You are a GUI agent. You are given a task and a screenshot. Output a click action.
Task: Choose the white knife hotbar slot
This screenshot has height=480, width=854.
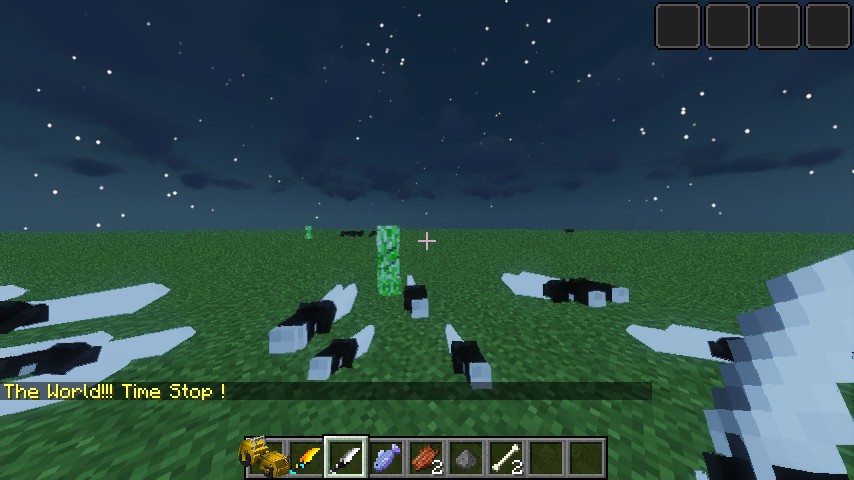(346, 459)
